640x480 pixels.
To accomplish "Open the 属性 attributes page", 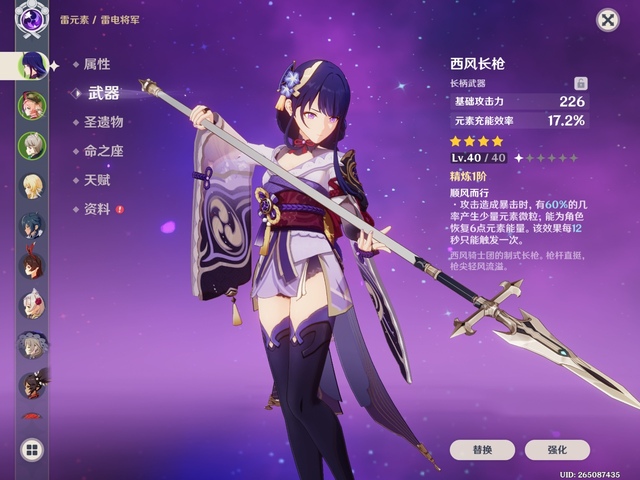I will pos(97,64).
